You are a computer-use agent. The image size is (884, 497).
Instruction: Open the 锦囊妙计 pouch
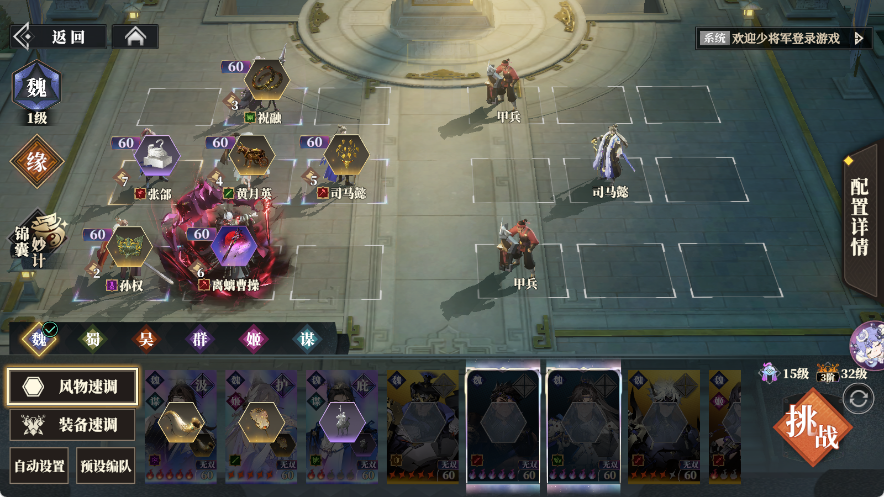(x=37, y=238)
